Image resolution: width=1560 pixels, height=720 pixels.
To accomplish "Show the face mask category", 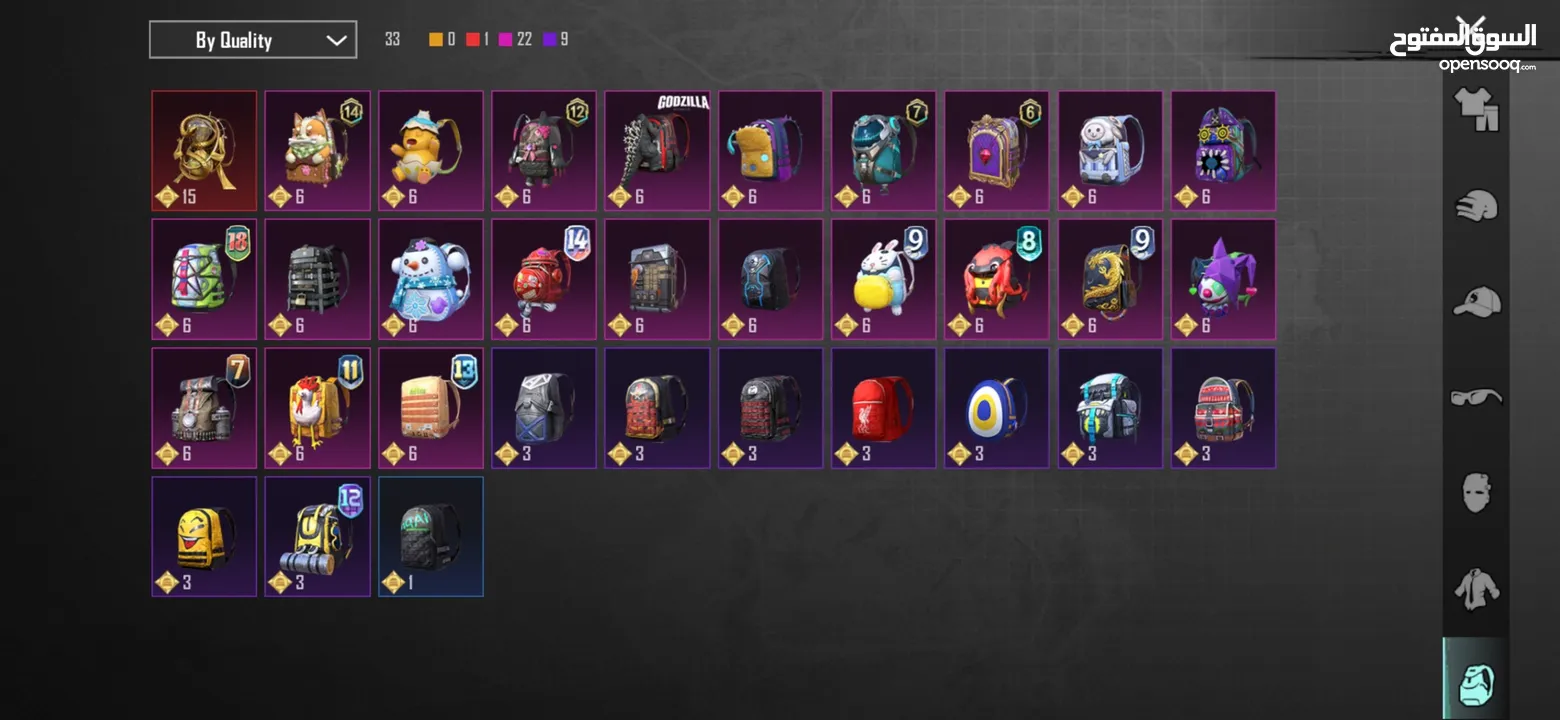I will click(x=1476, y=493).
